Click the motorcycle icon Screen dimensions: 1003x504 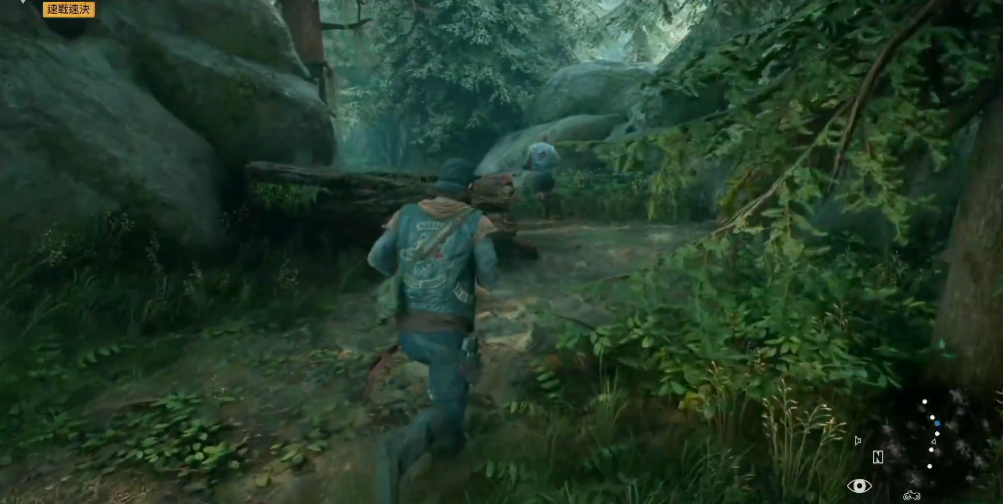(911, 494)
